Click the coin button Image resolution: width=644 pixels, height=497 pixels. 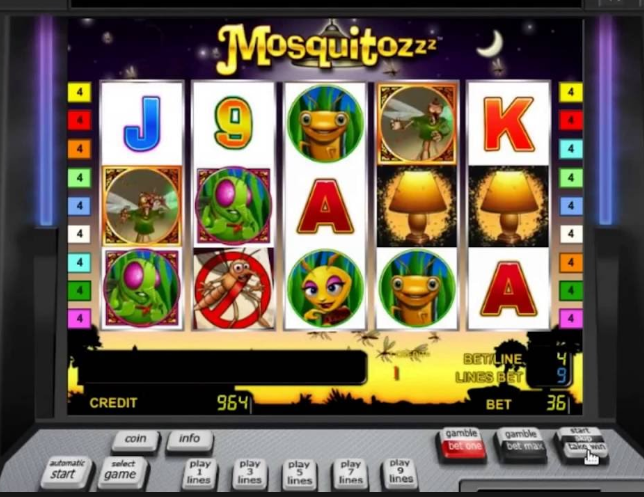(135, 439)
